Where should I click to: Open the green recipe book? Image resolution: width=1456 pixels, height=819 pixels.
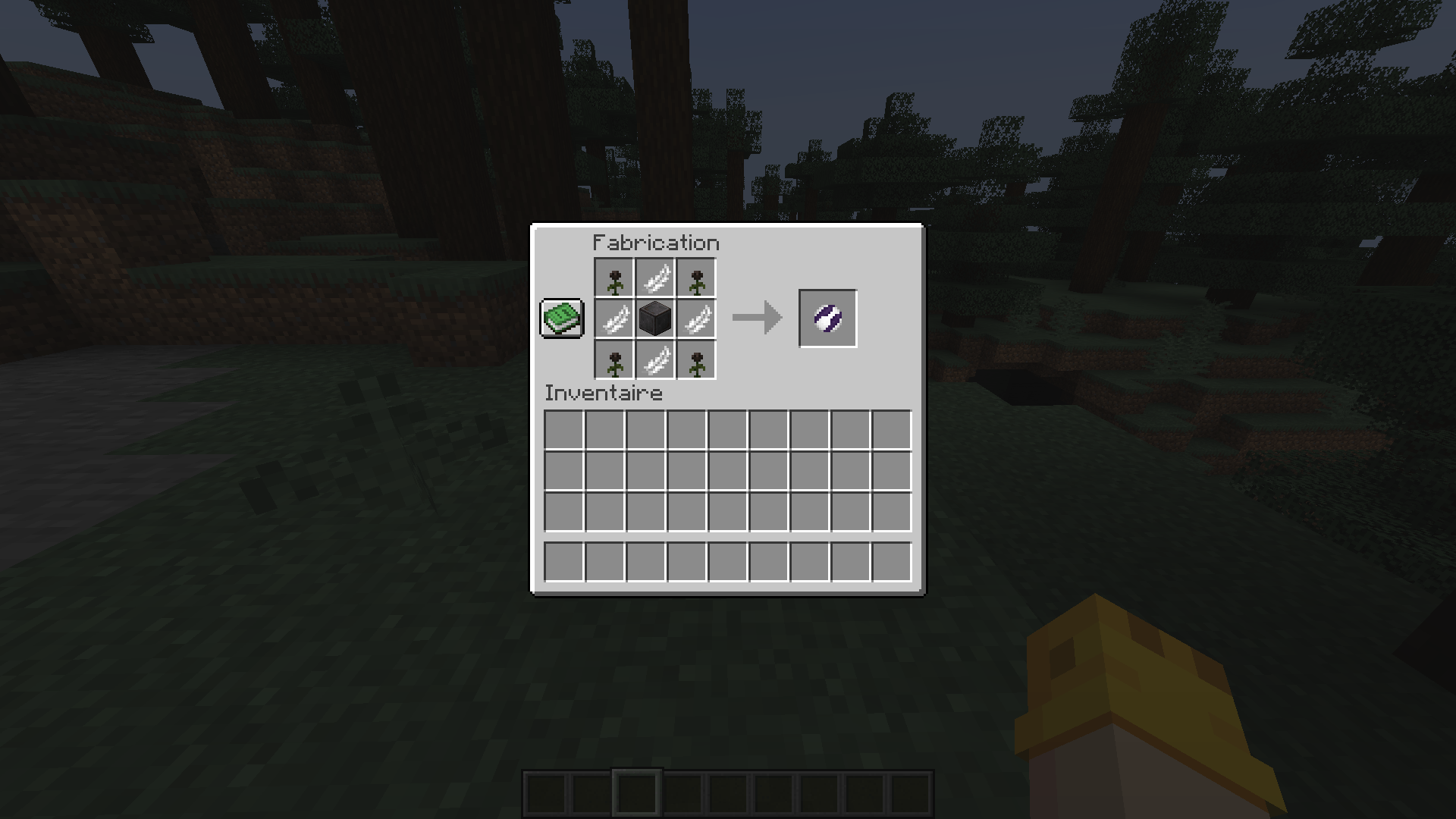coord(561,318)
